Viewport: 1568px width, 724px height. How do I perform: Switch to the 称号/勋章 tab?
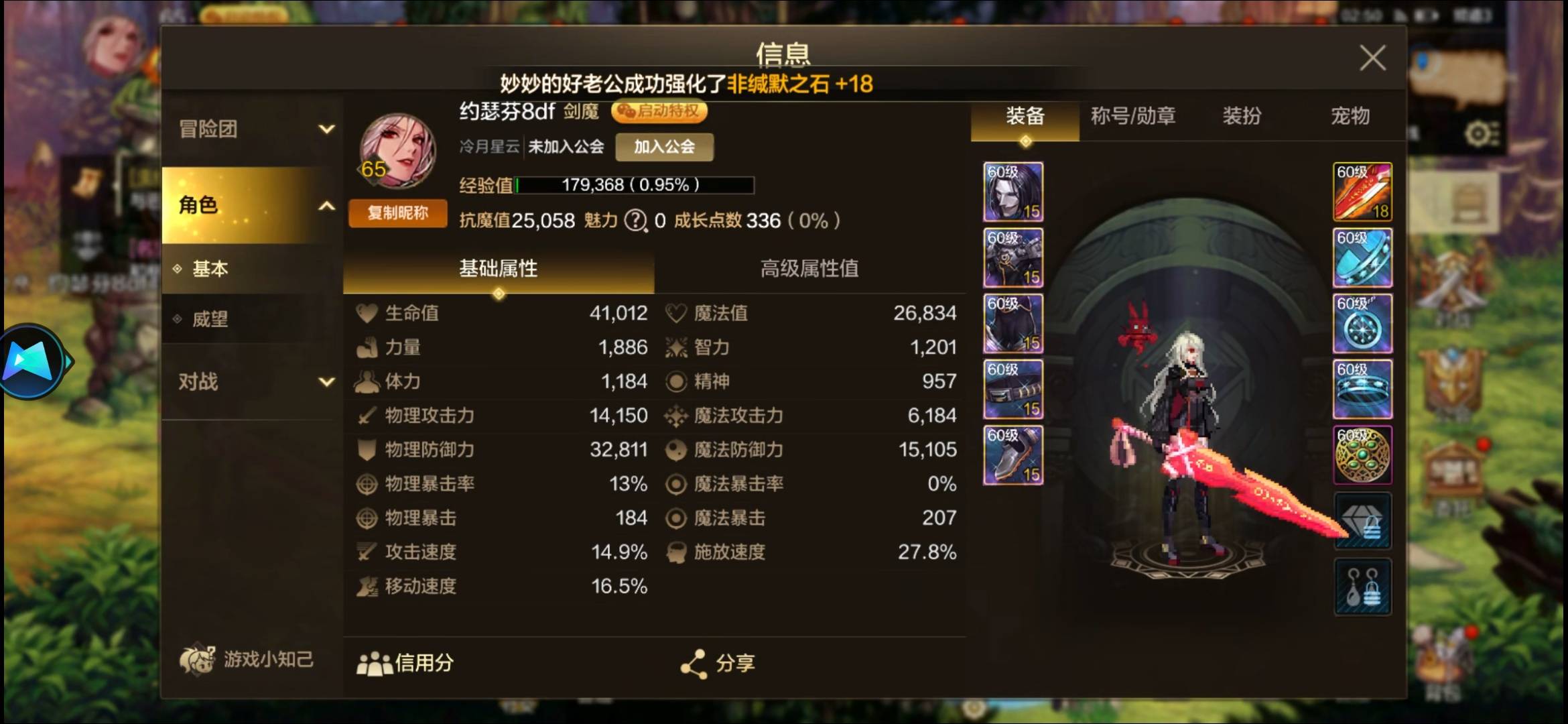tap(1134, 117)
